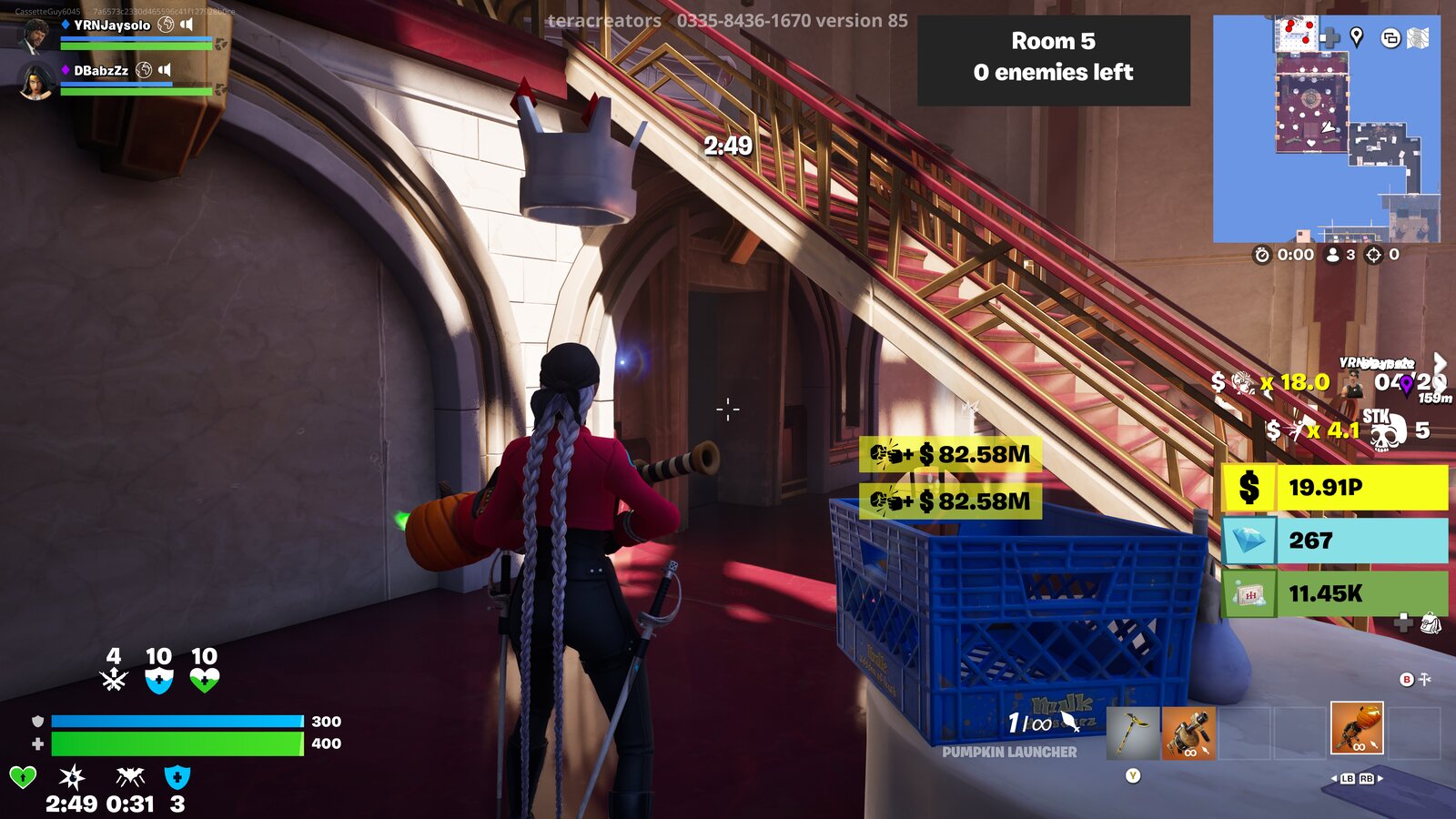This screenshot has width=1456, height=819.
Task: Select the pickaxe slot in the hotbar
Action: 1133,733
